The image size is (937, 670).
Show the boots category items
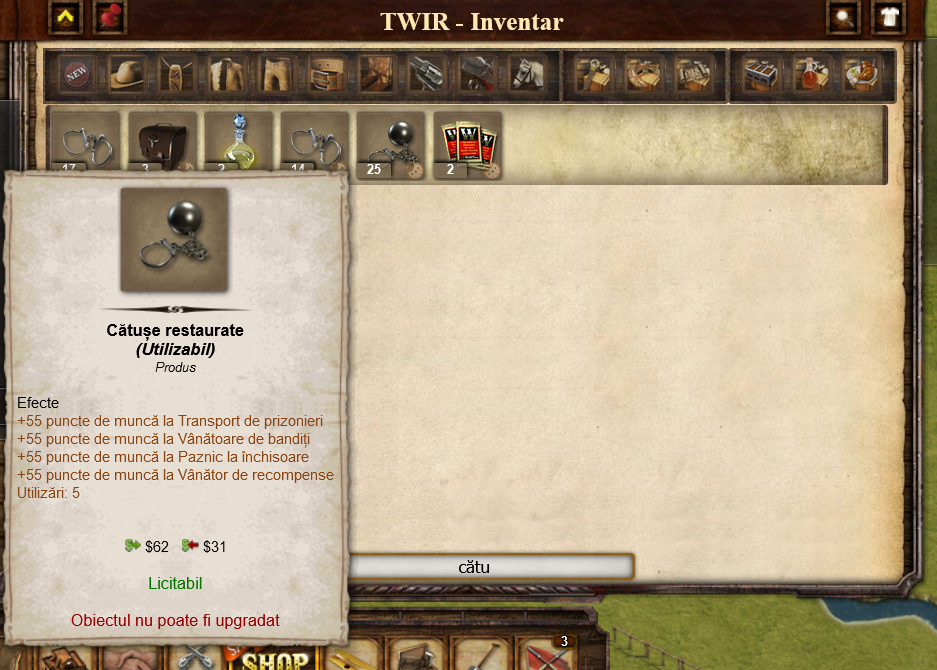click(376, 74)
